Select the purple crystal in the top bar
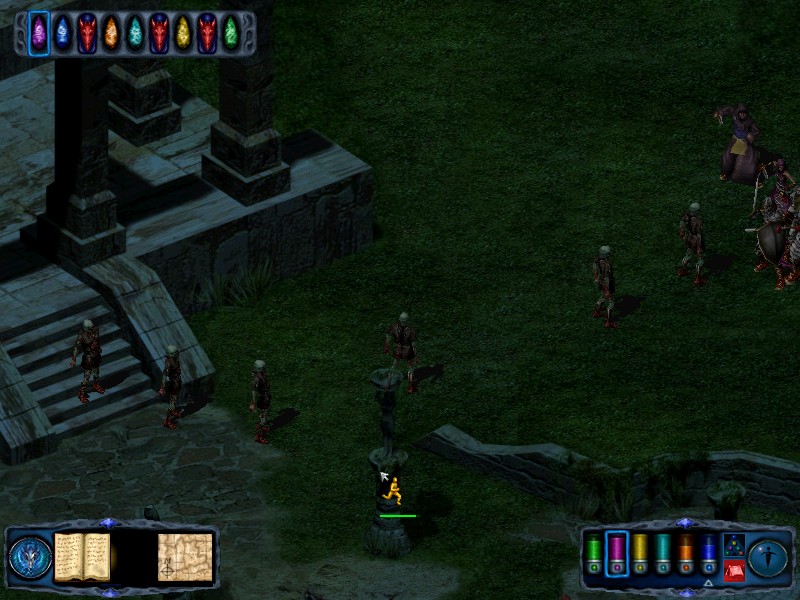This screenshot has width=800, height=600. [39, 32]
